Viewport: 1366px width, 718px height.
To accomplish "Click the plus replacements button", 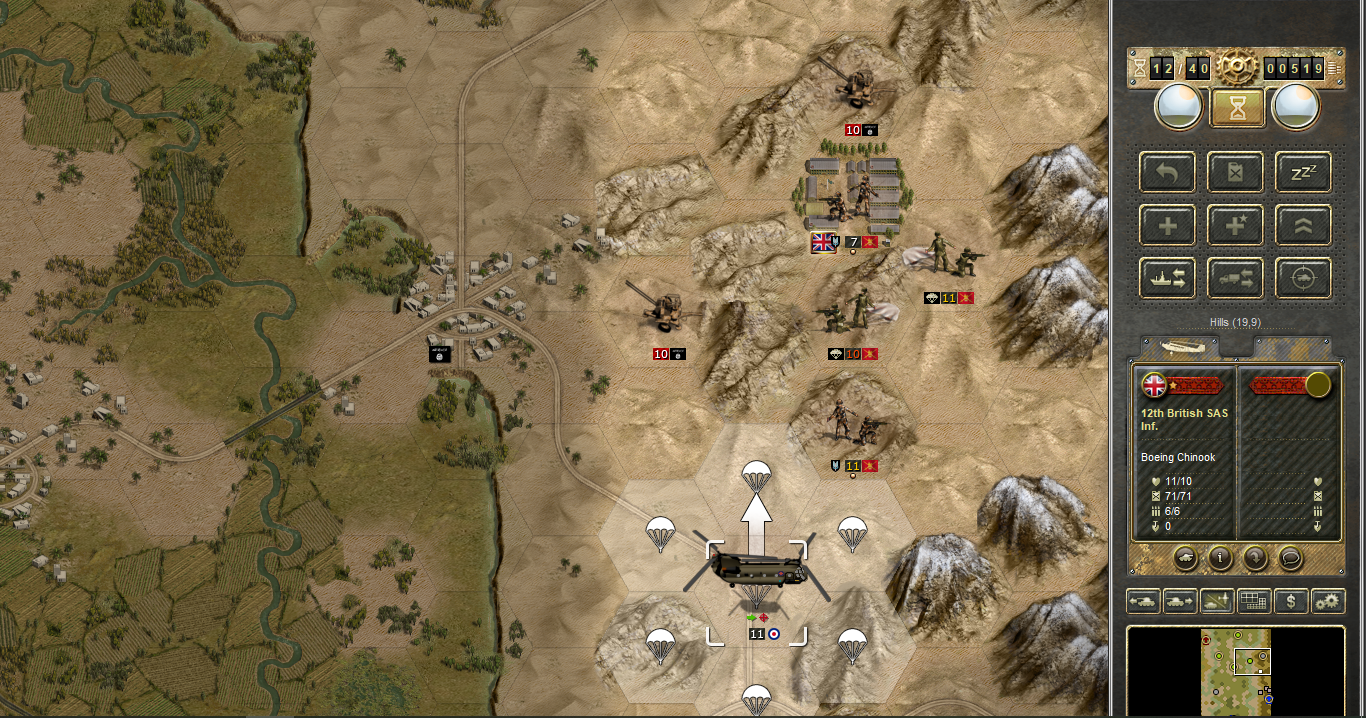I will point(1167,226).
